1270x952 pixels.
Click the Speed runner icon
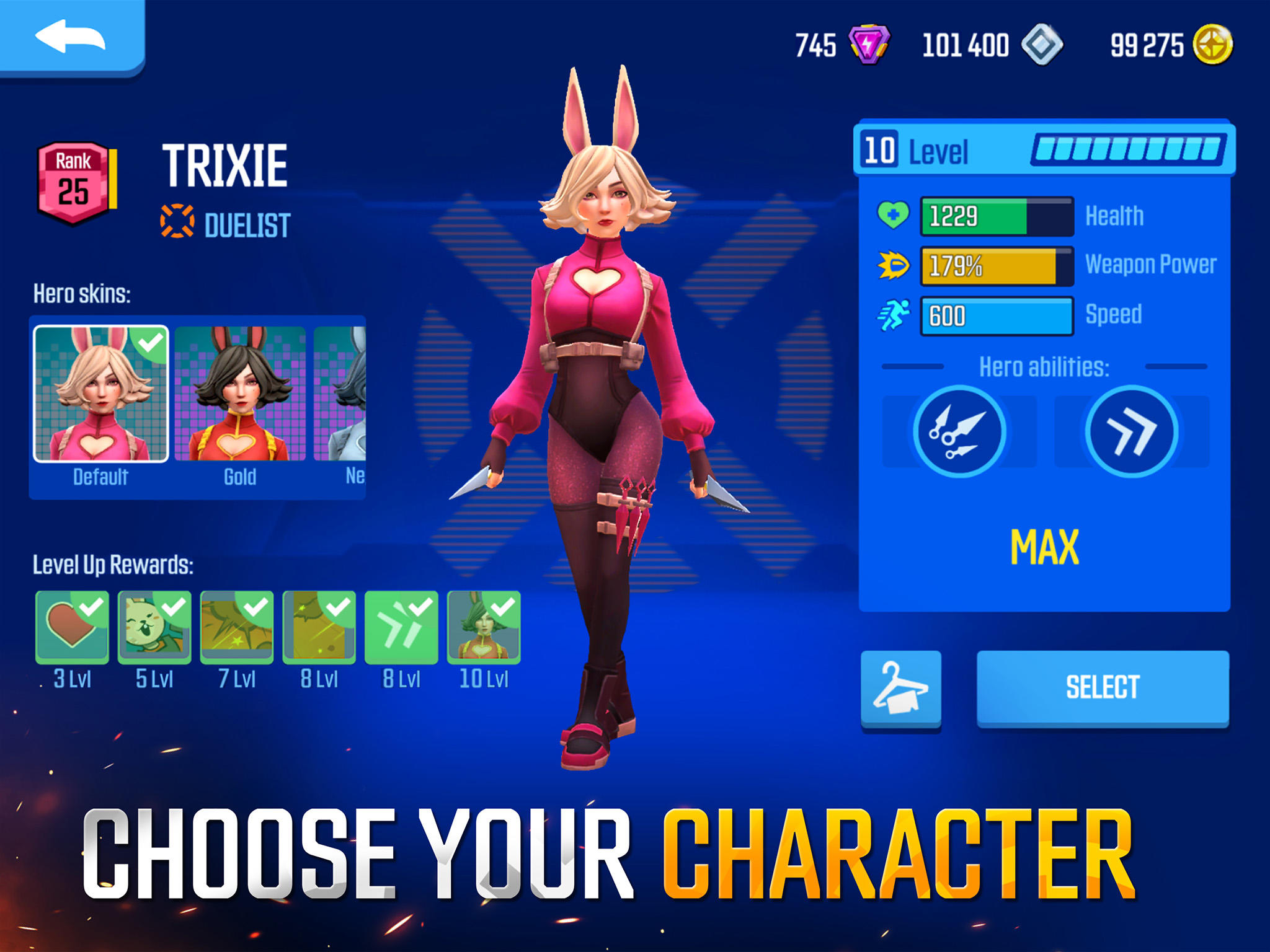point(894,314)
